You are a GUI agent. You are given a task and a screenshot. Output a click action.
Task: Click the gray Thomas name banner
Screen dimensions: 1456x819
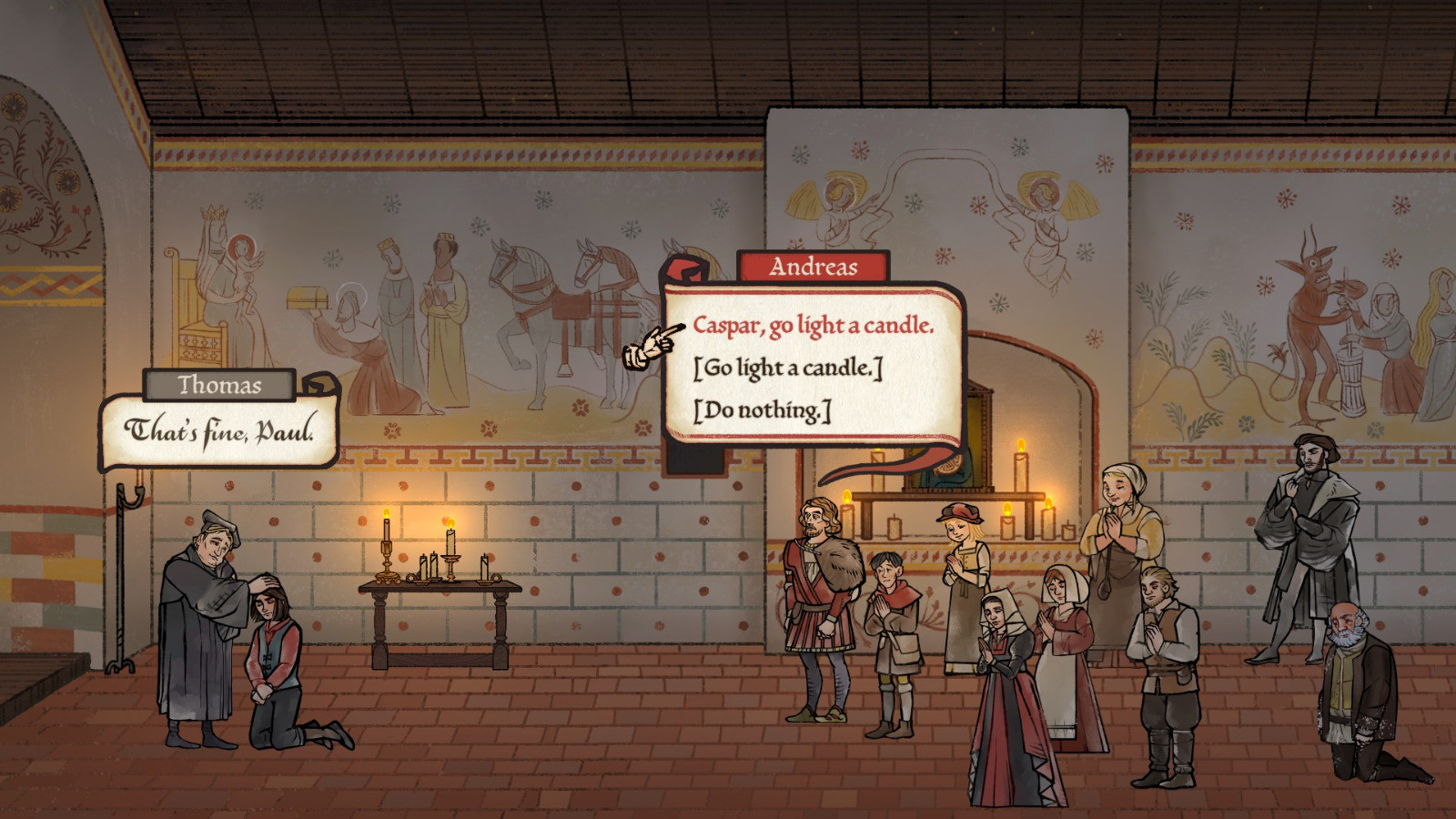pyautogui.click(x=217, y=386)
